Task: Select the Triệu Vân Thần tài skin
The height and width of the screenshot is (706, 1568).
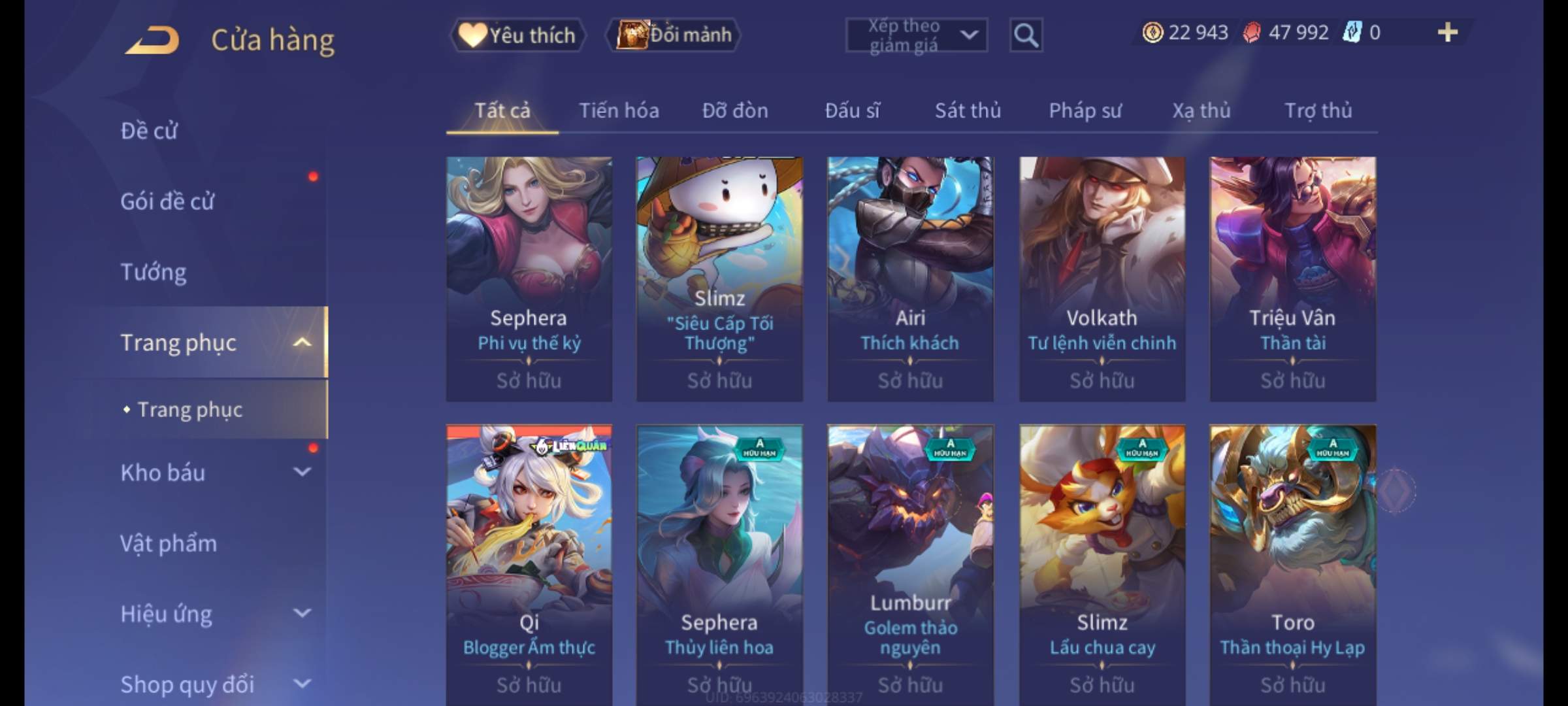Action: [x=1292, y=278]
